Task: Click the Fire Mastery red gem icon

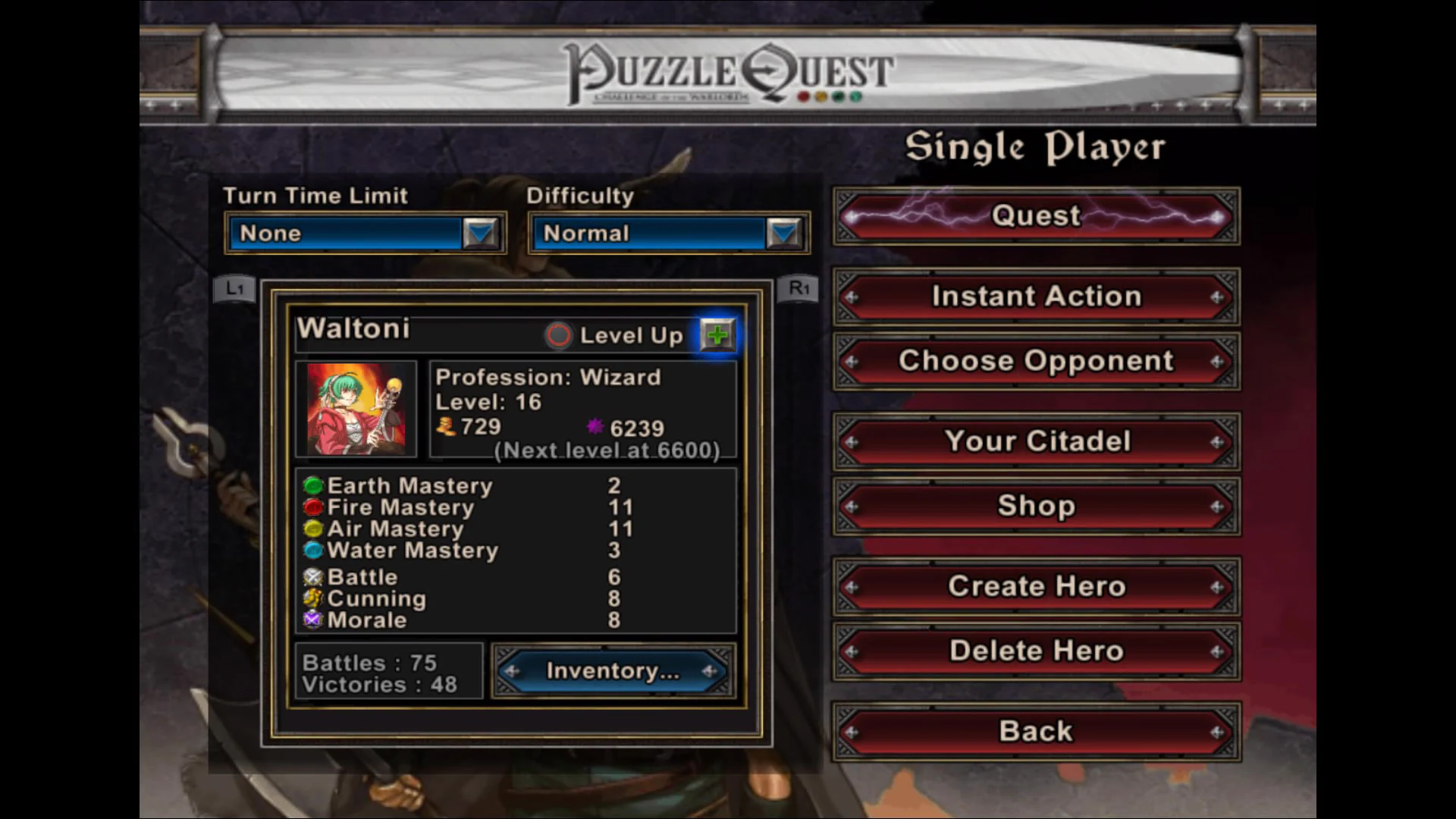Action: click(x=312, y=507)
